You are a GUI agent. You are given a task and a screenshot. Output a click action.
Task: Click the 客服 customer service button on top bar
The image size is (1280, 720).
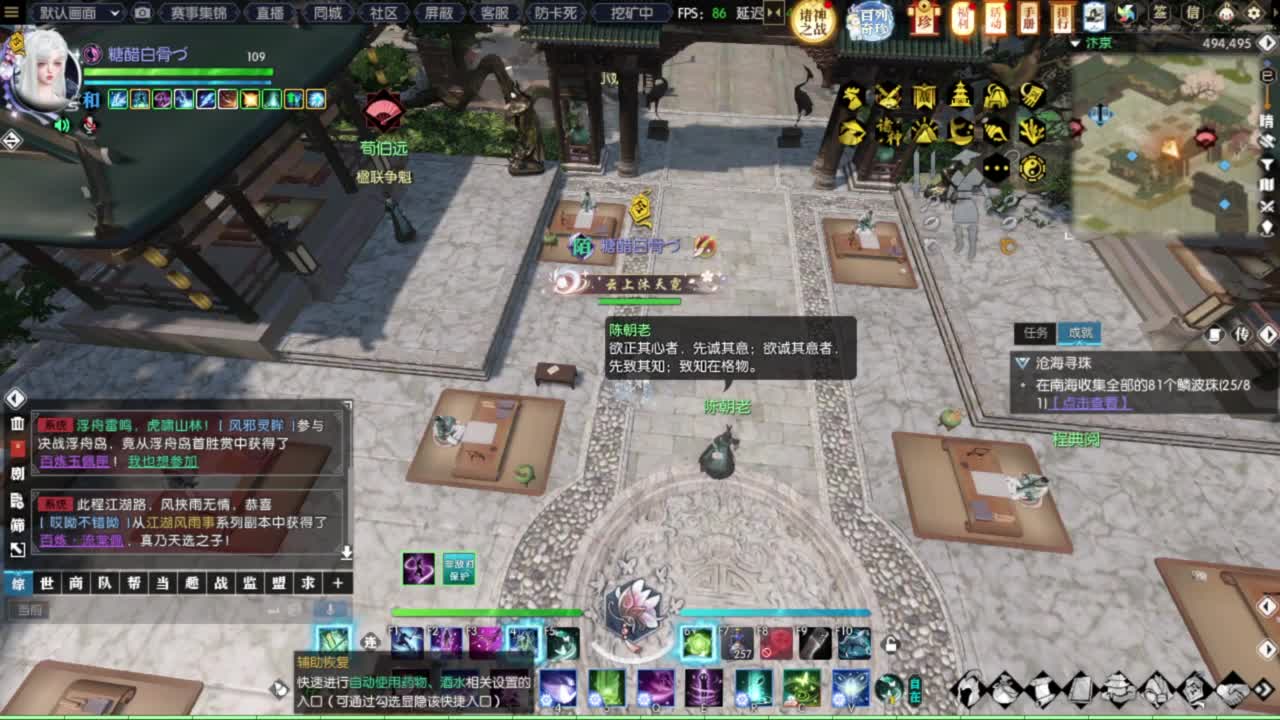pos(496,14)
